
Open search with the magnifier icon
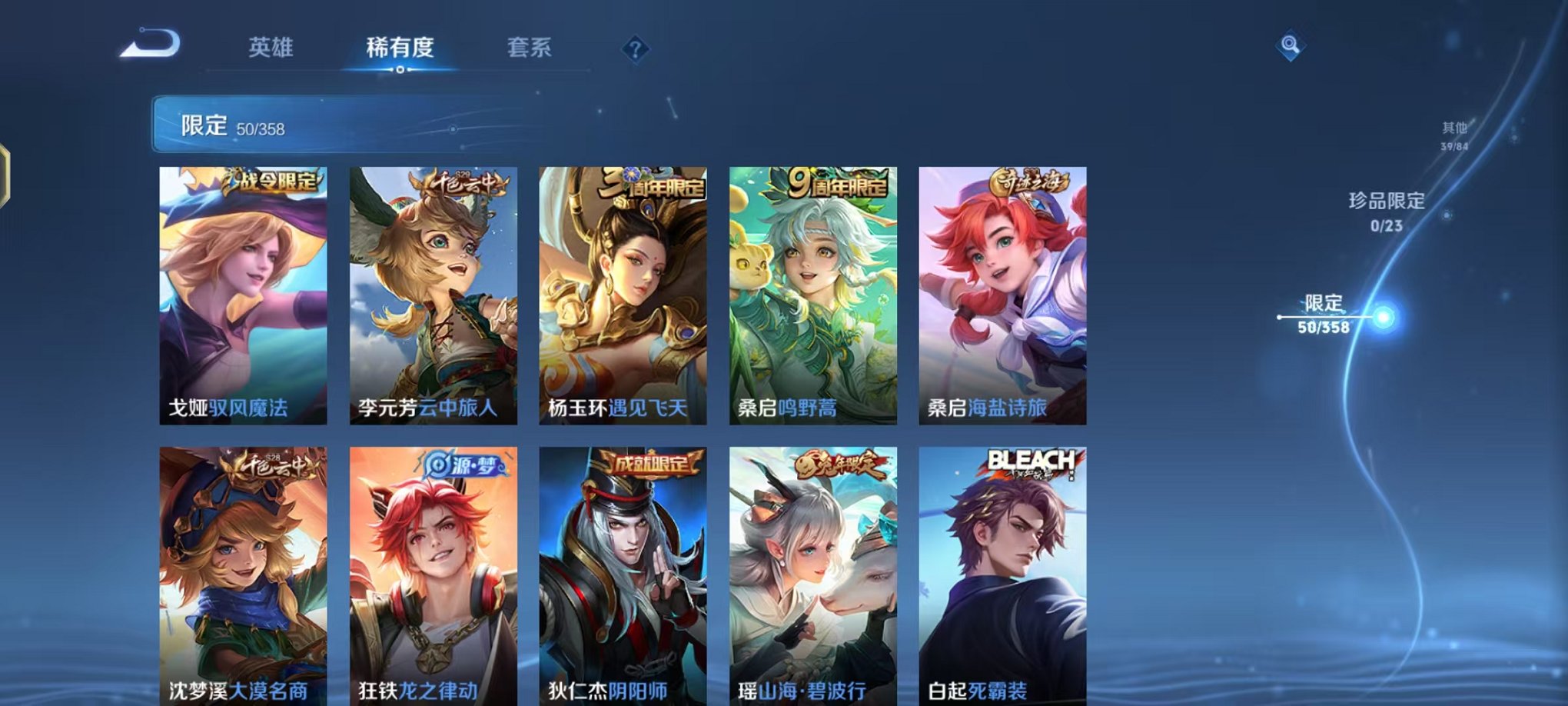point(1290,44)
